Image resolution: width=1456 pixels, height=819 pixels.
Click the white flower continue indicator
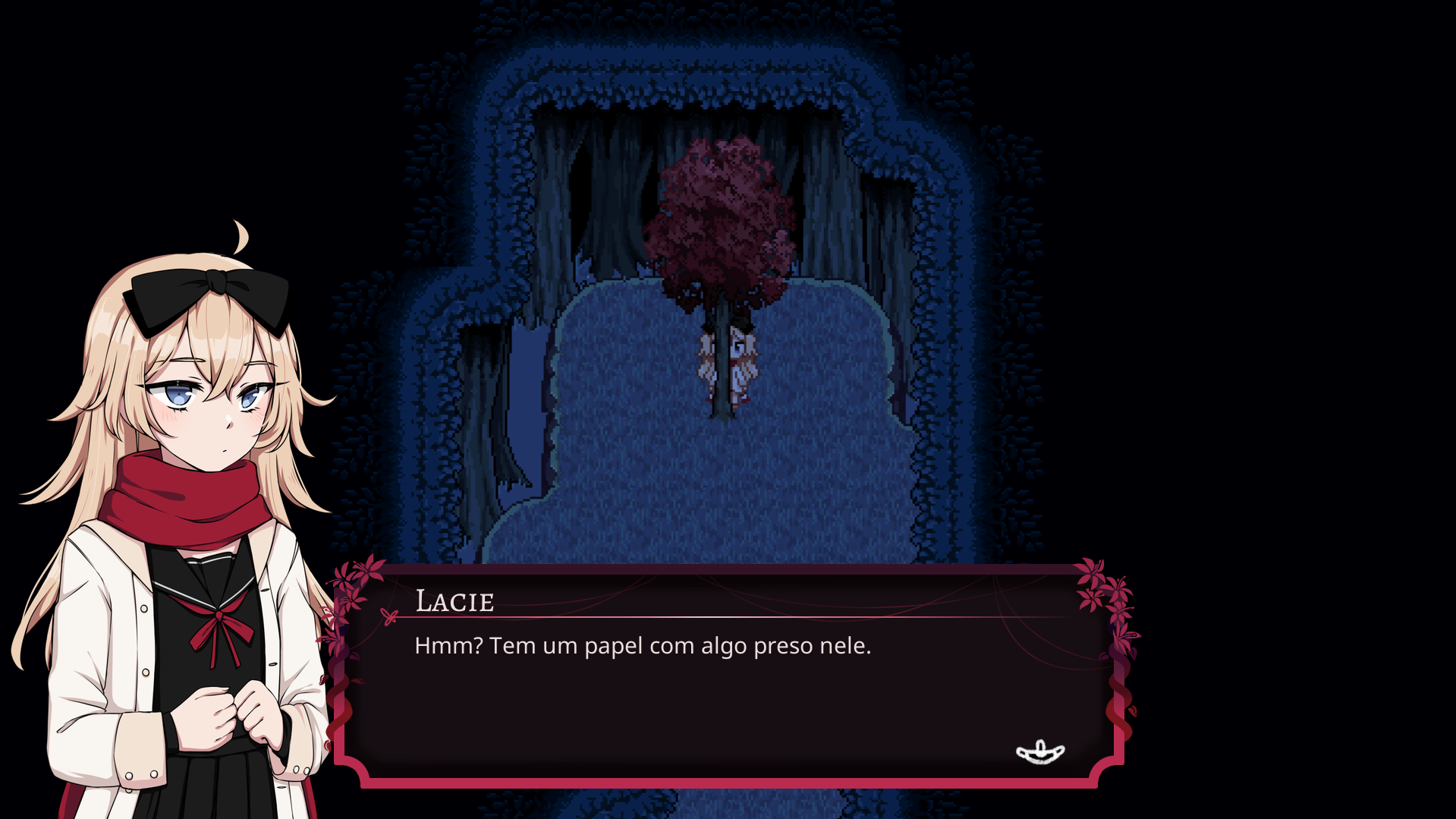point(1040,752)
